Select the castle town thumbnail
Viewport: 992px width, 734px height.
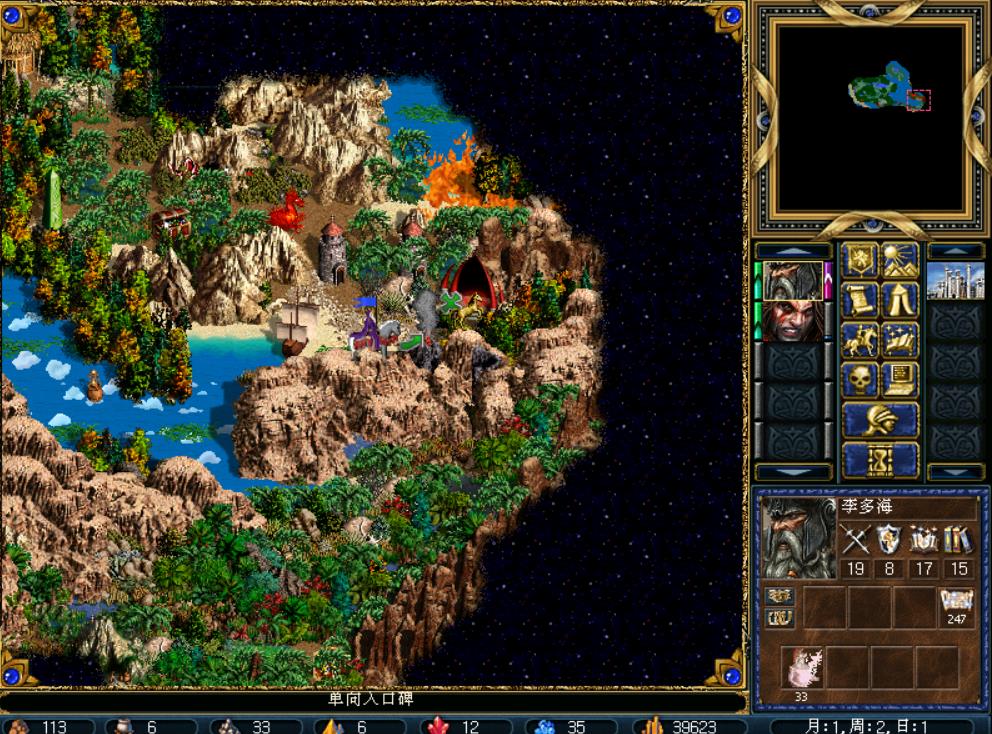pos(956,281)
